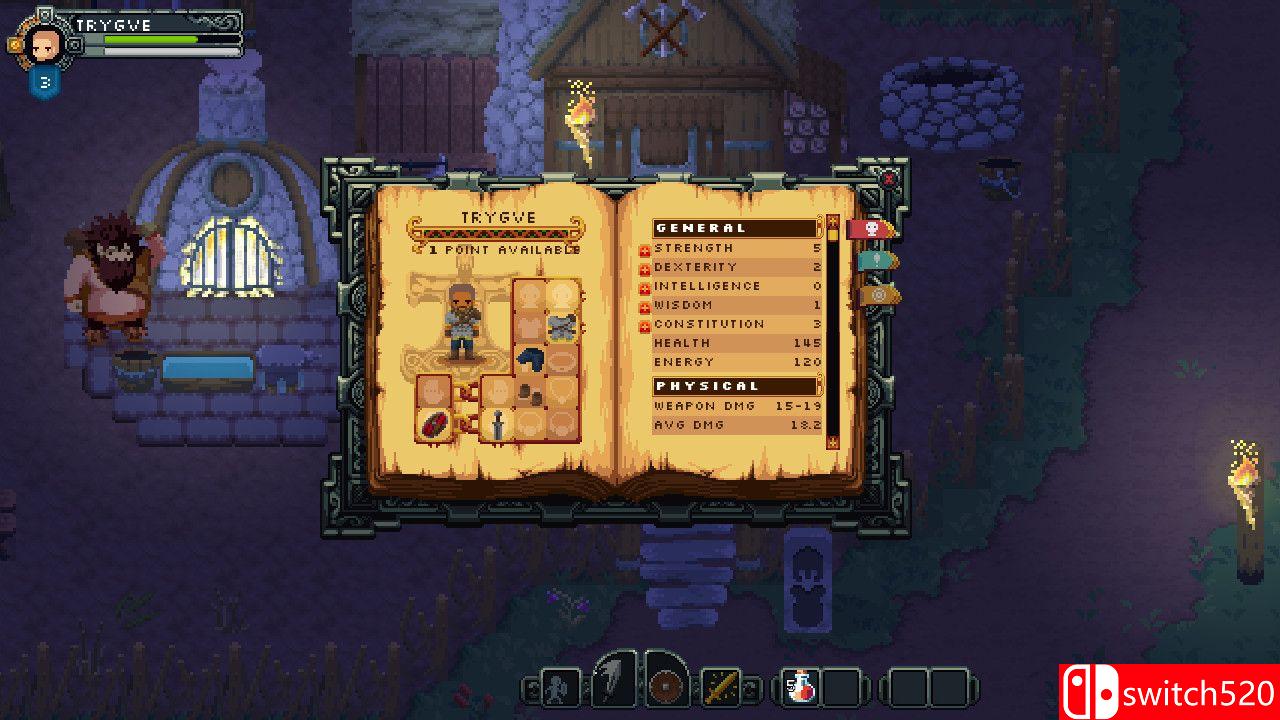This screenshot has width=1280, height=720.
Task: Raise Intelligence by one point
Action: point(645,286)
